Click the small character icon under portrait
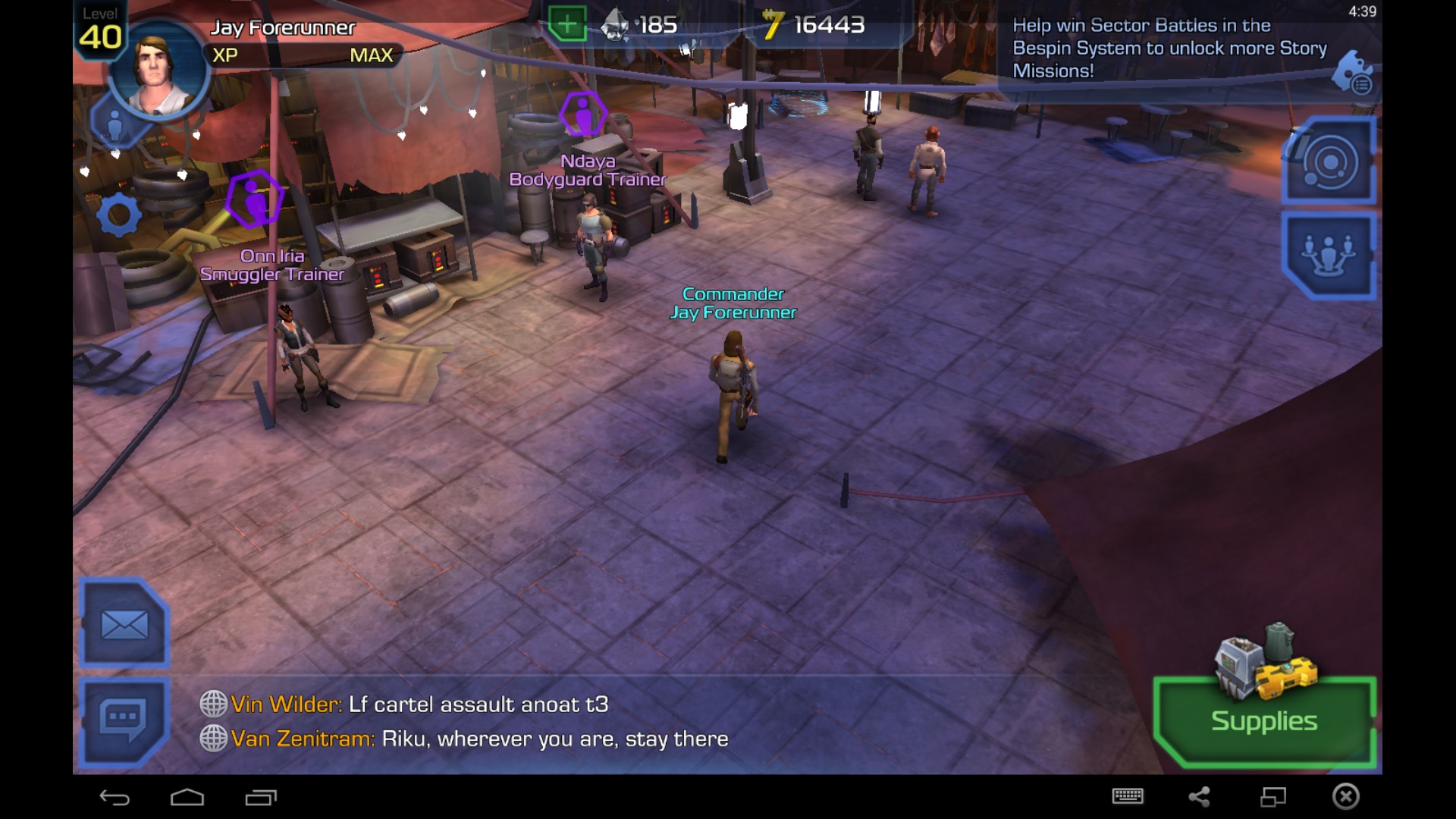1456x819 pixels. (115, 125)
